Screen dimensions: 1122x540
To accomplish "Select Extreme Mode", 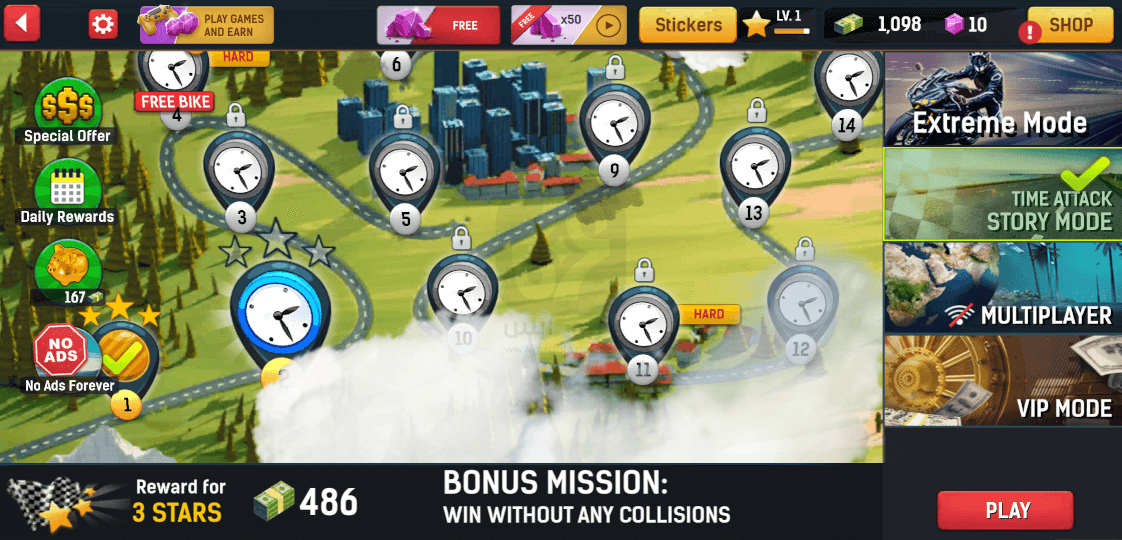I will (1002, 99).
